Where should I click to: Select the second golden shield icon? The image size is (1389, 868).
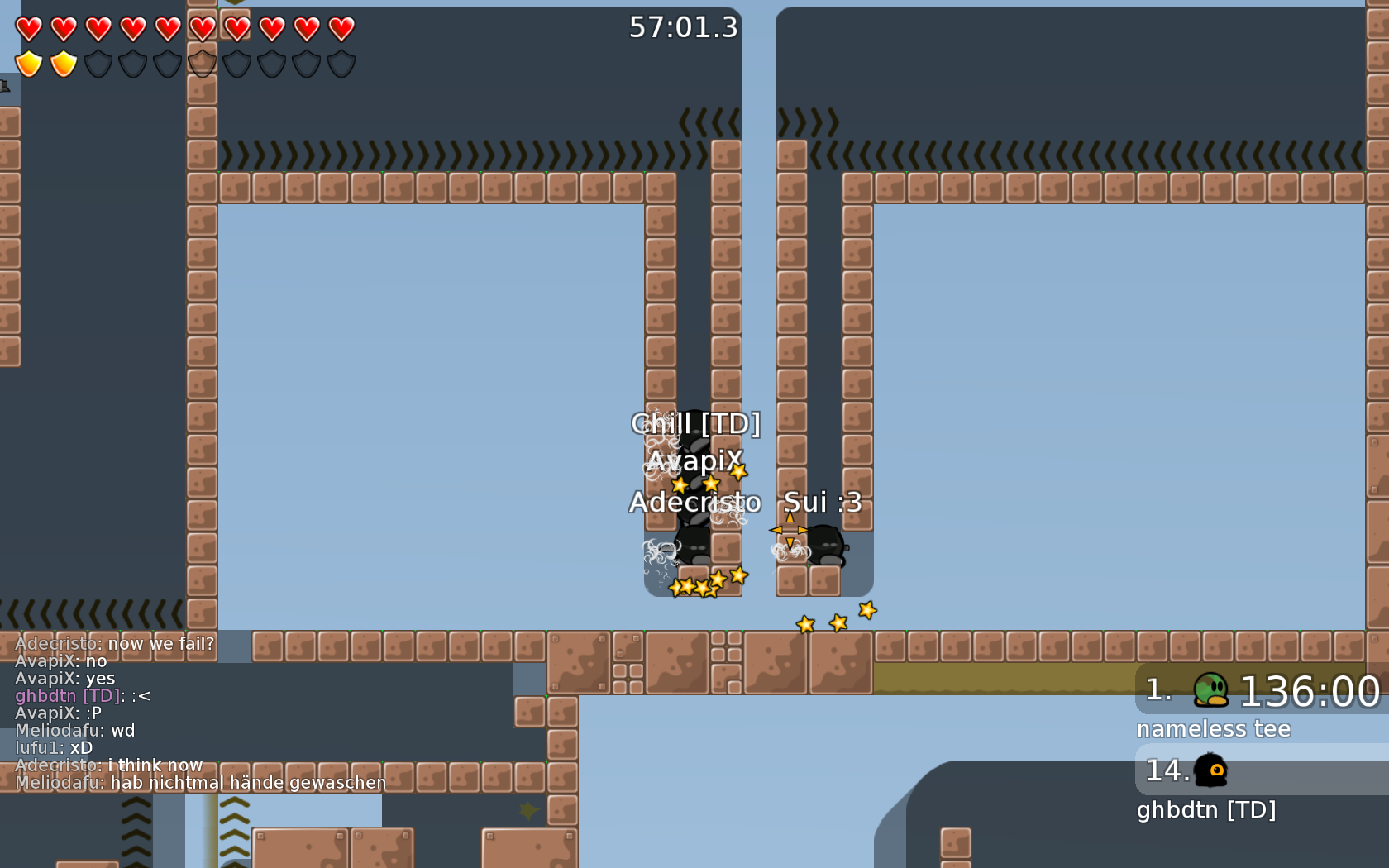(63, 62)
